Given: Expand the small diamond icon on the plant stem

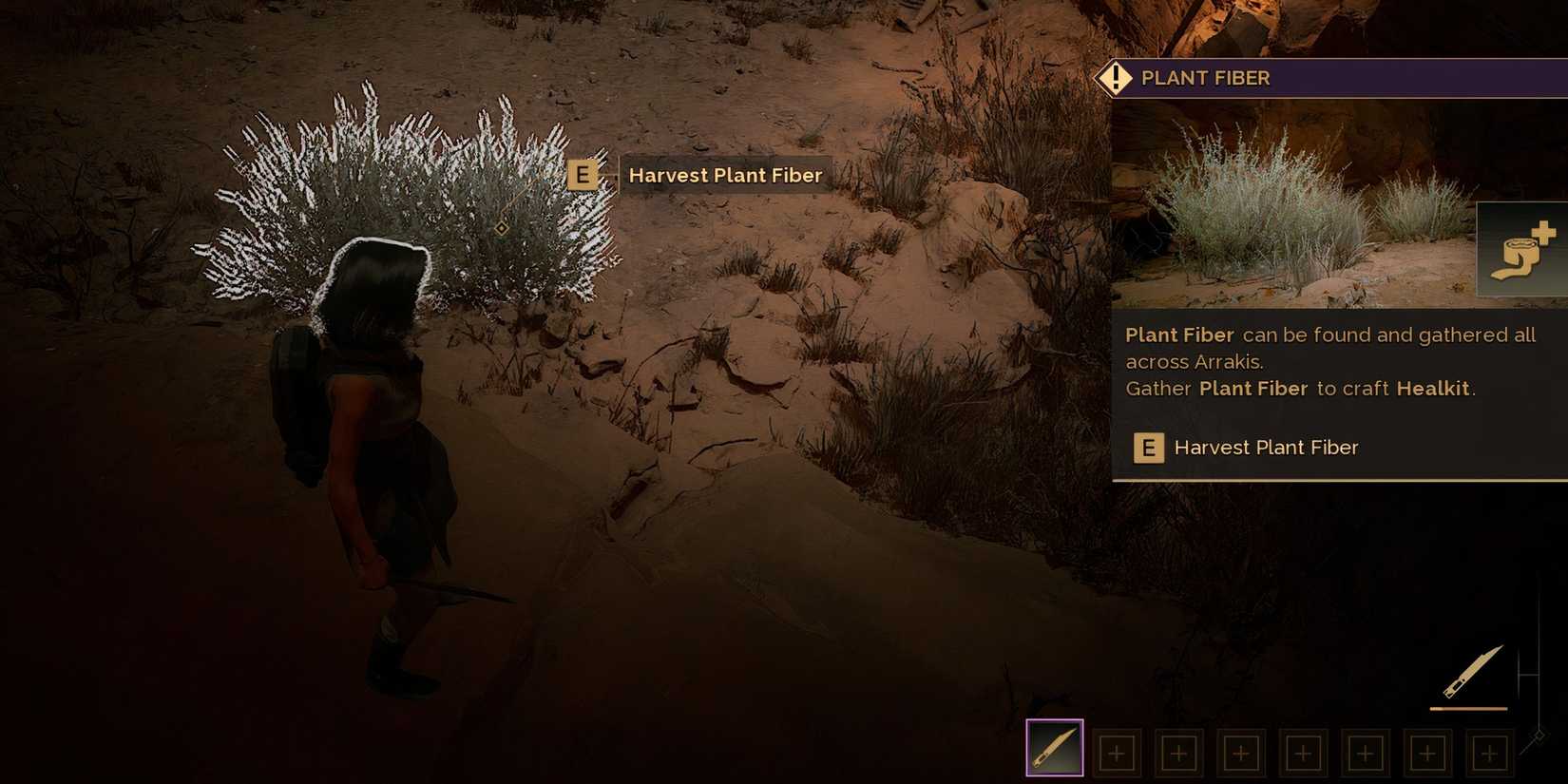Looking at the screenshot, I should pos(501,228).
